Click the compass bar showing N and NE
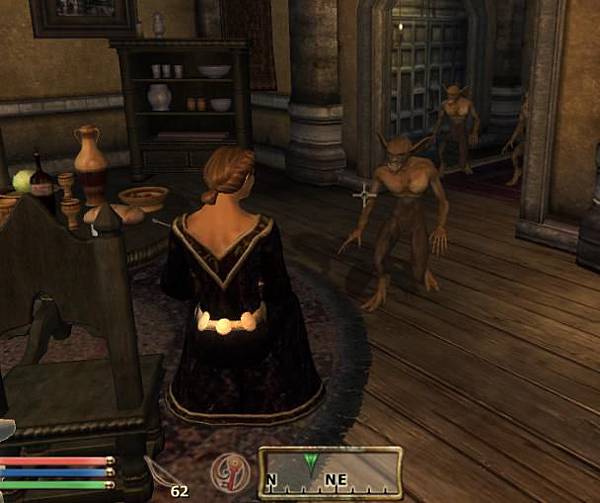 pos(330,473)
